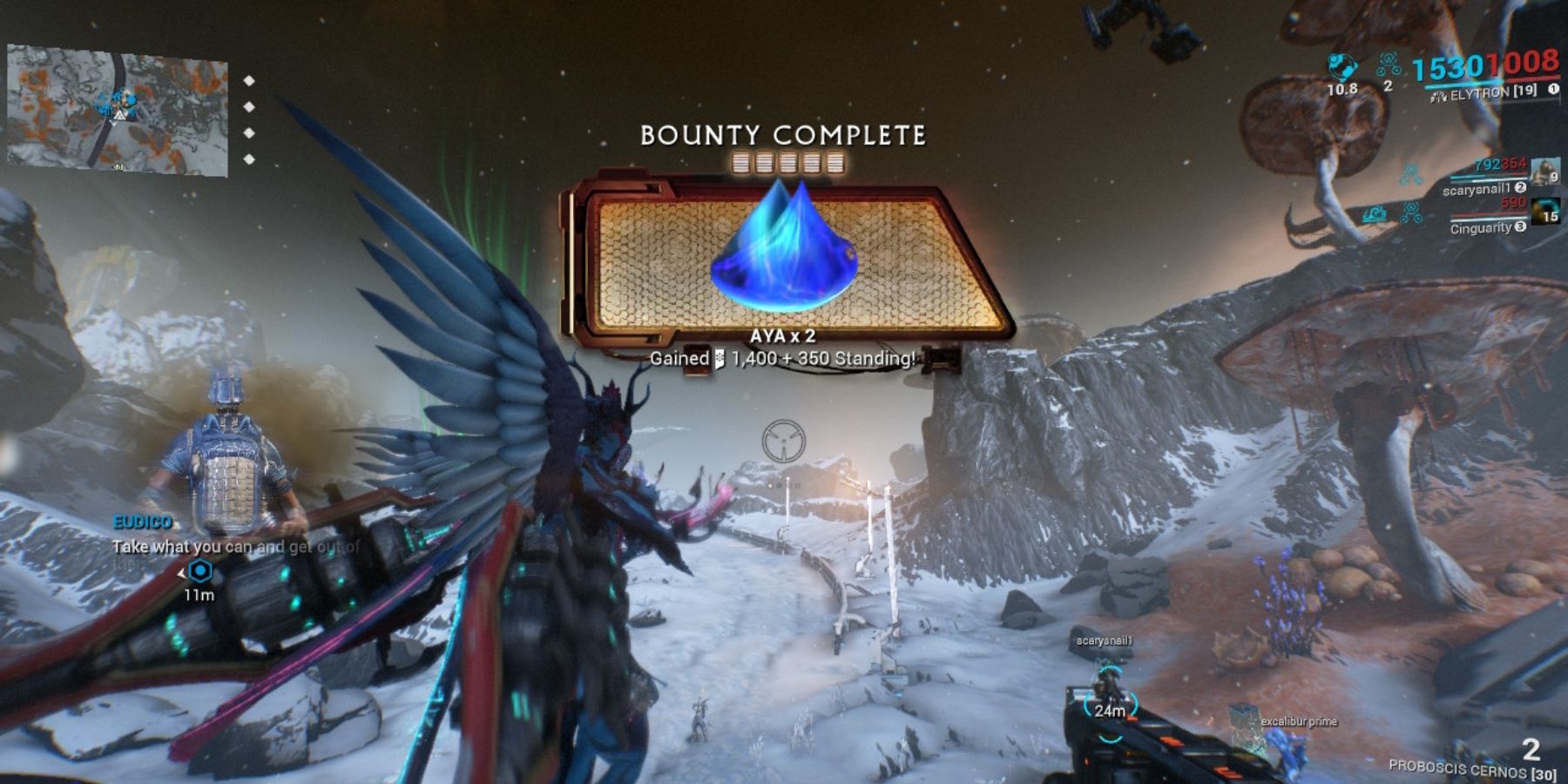Screen dimensions: 1568x784
Task: Select the status effect icon under ELYTRON
Action: coord(1411,171)
